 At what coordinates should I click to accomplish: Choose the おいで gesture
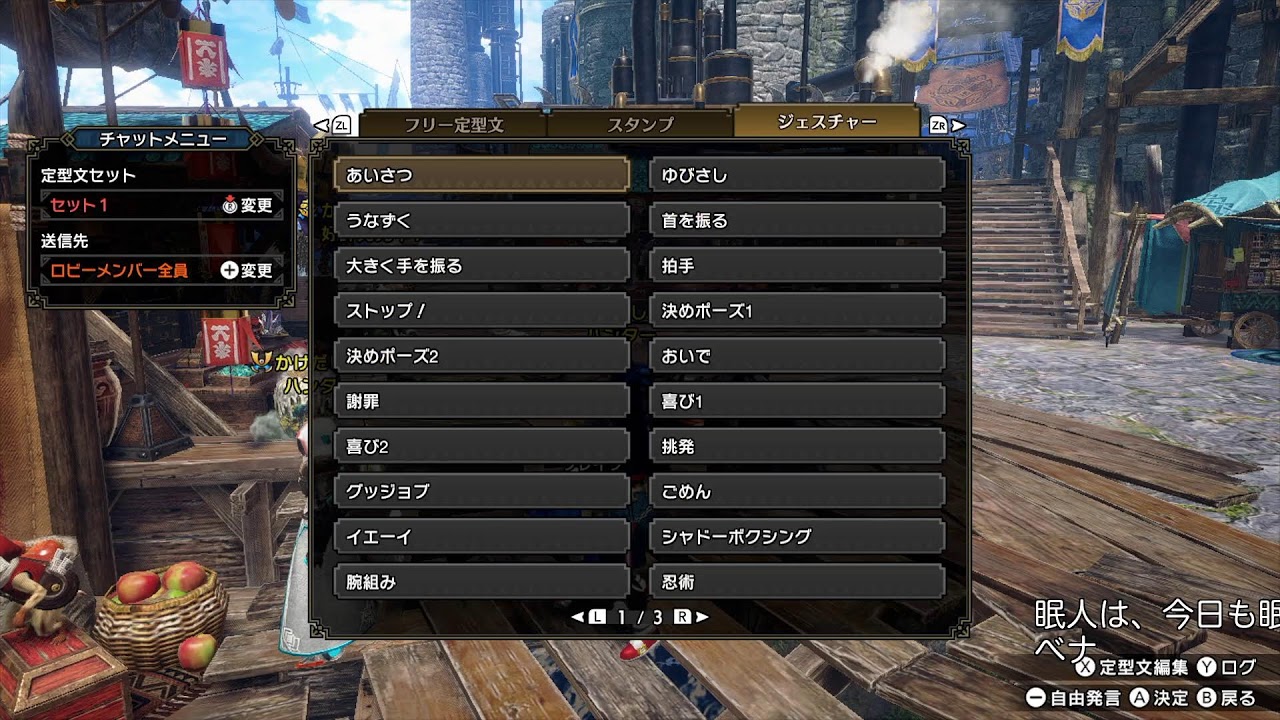[797, 356]
